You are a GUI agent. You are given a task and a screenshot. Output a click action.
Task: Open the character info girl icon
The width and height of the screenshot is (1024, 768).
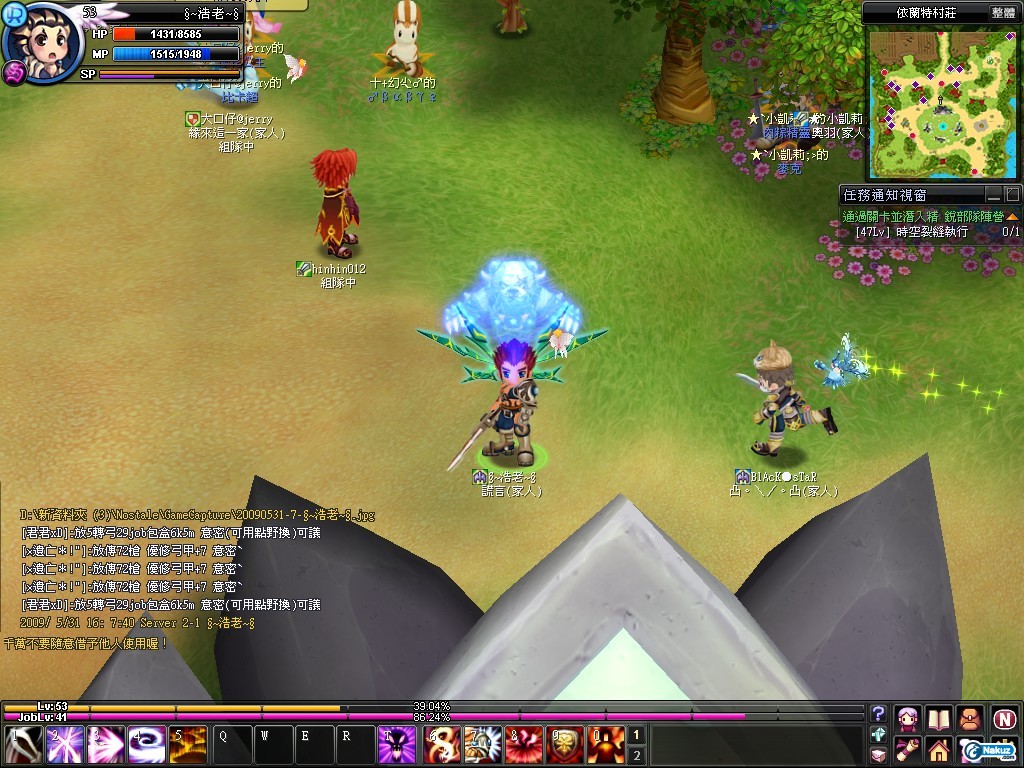click(x=908, y=719)
